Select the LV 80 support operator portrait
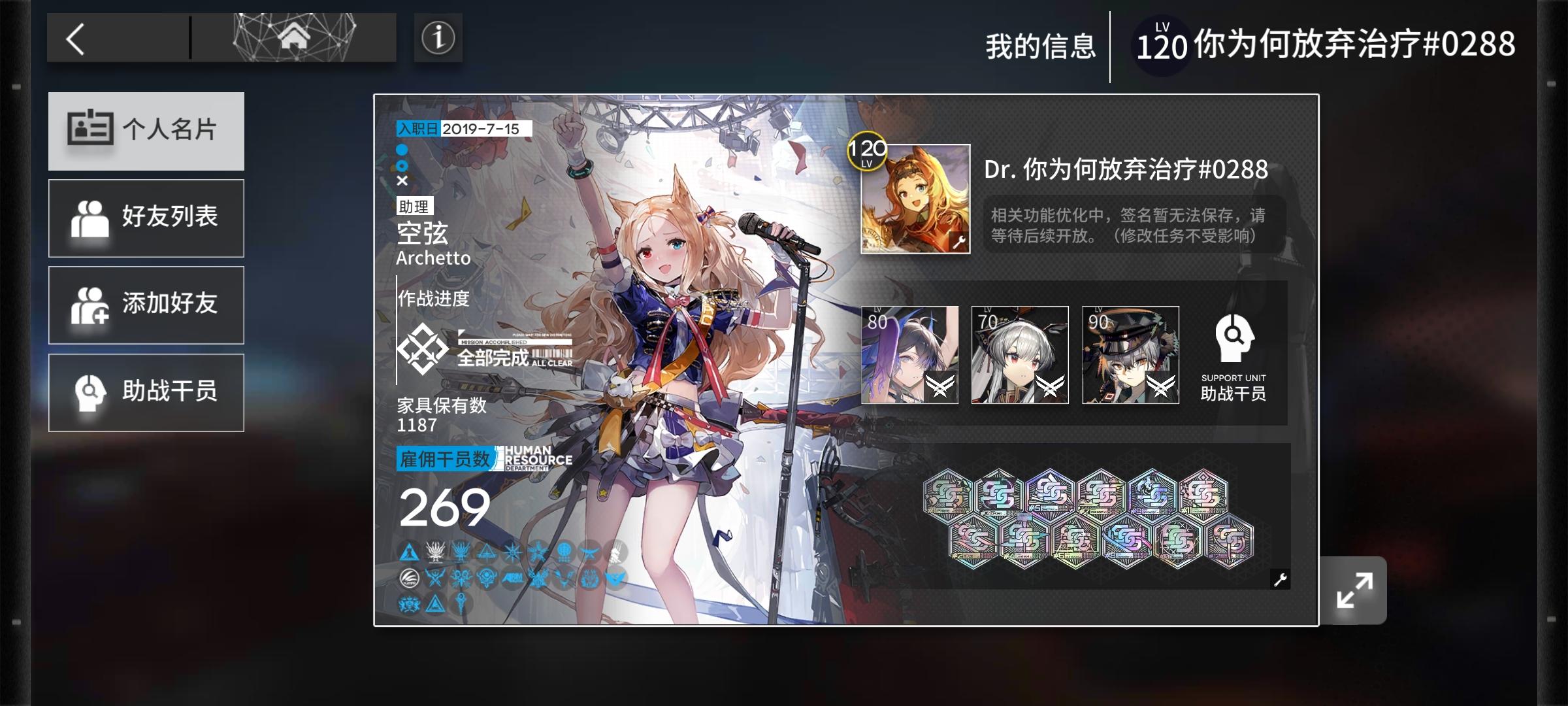 click(909, 356)
